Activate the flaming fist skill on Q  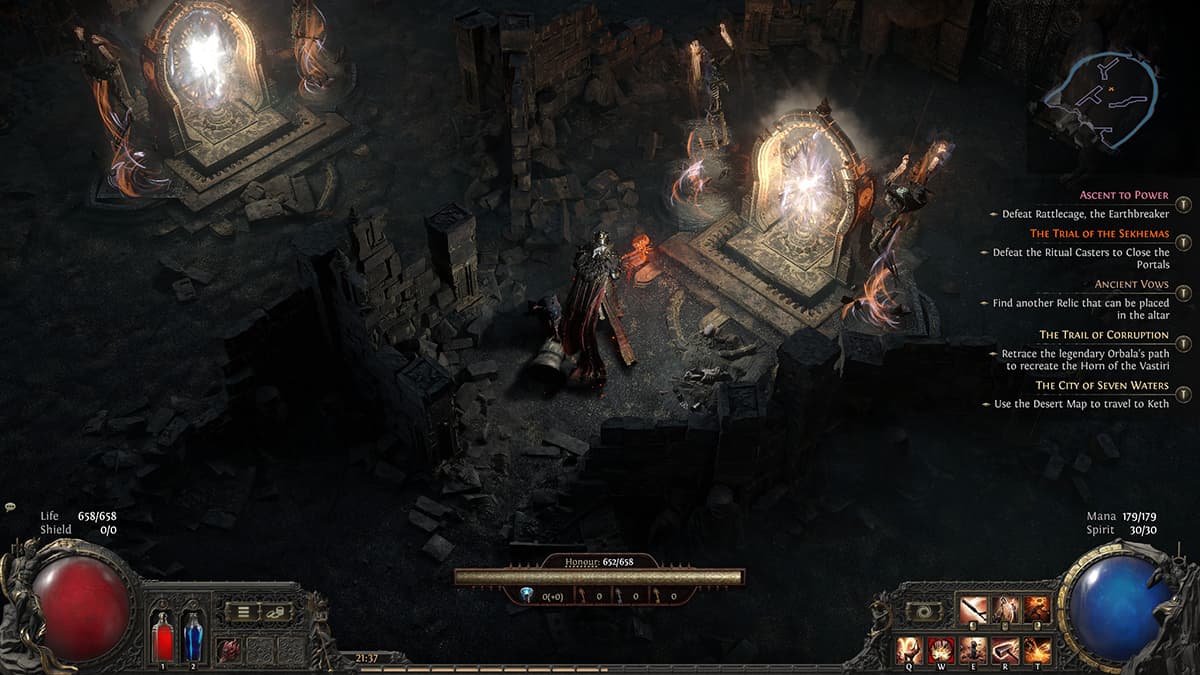909,650
